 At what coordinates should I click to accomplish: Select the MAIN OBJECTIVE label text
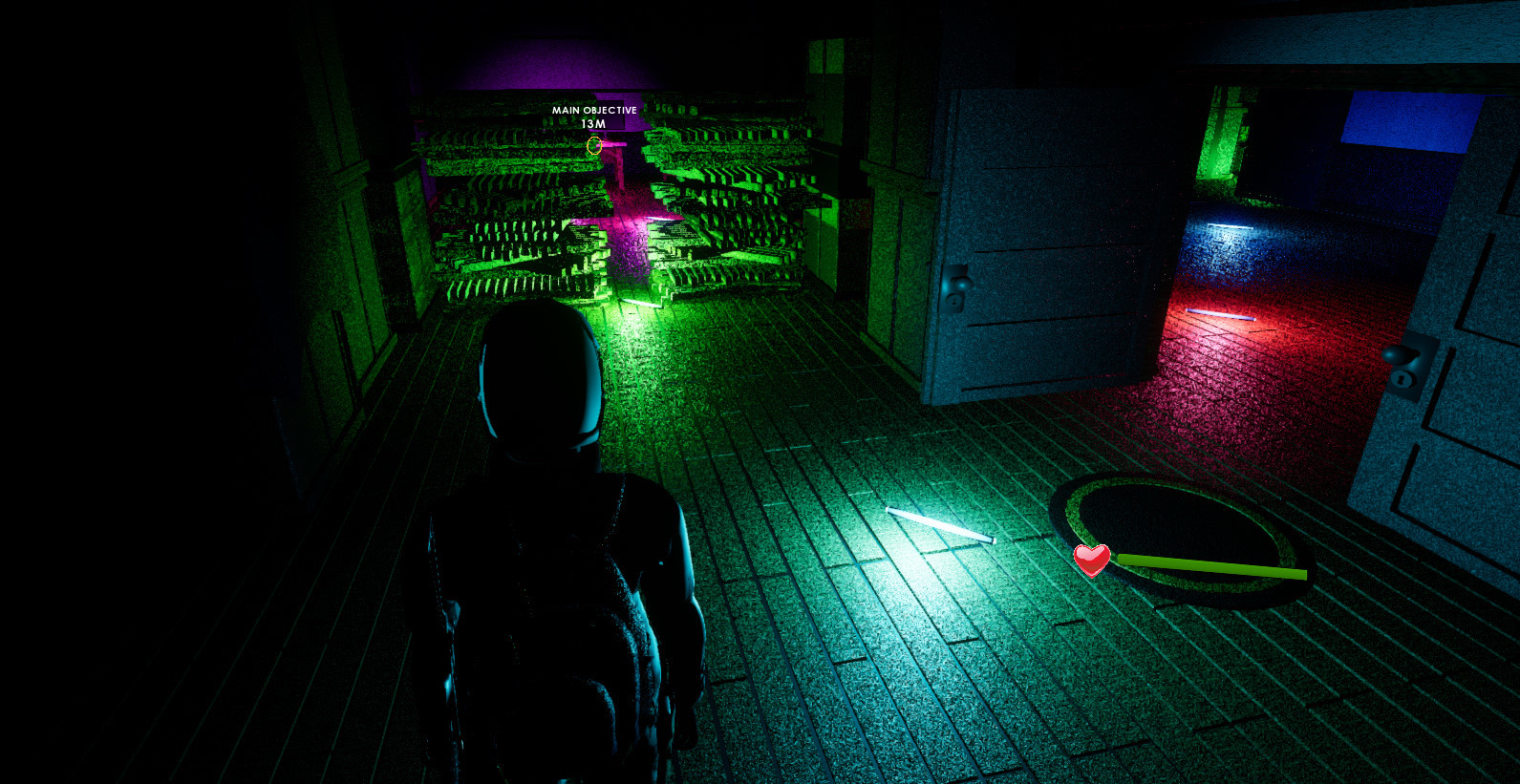pos(593,110)
